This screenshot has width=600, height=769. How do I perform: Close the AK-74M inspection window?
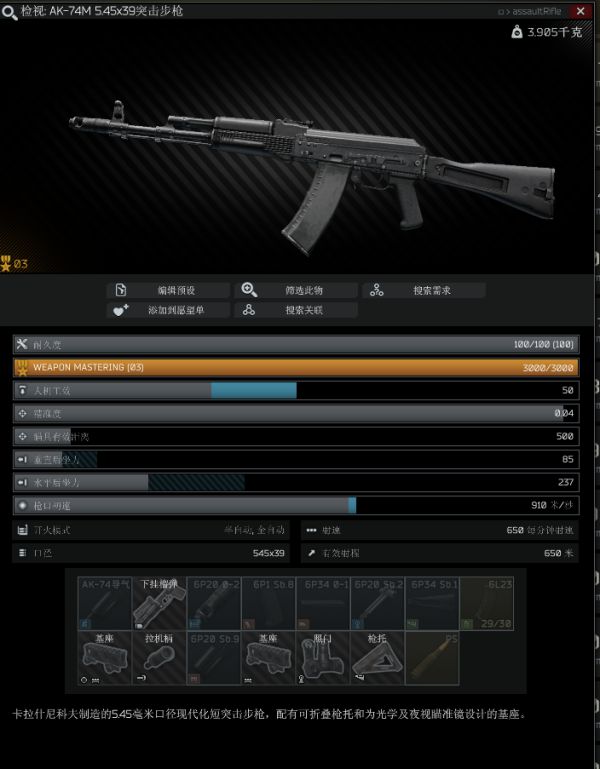(581, 11)
